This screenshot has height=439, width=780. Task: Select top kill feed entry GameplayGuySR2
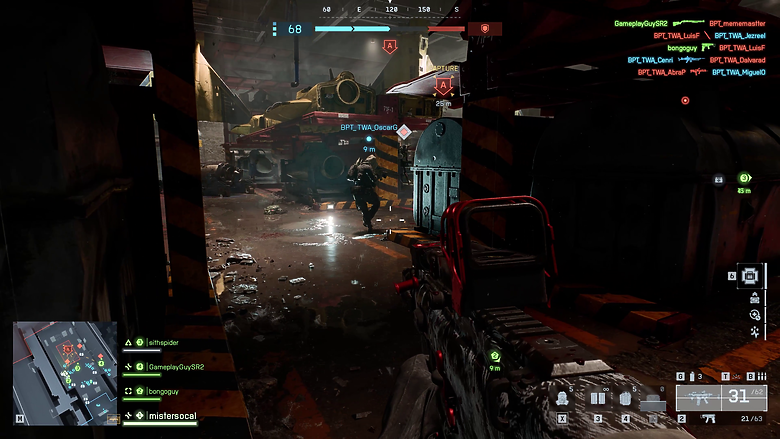pos(641,22)
